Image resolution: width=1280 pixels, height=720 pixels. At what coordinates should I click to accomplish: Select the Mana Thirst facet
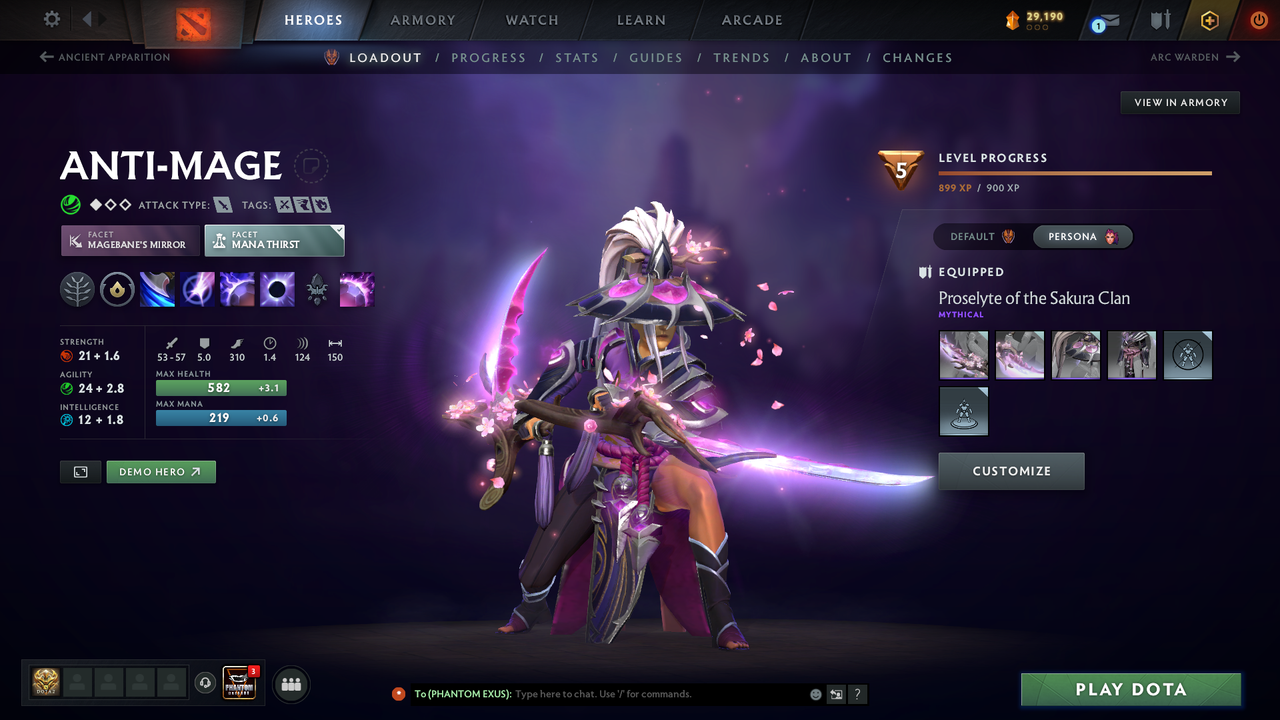click(x=274, y=240)
